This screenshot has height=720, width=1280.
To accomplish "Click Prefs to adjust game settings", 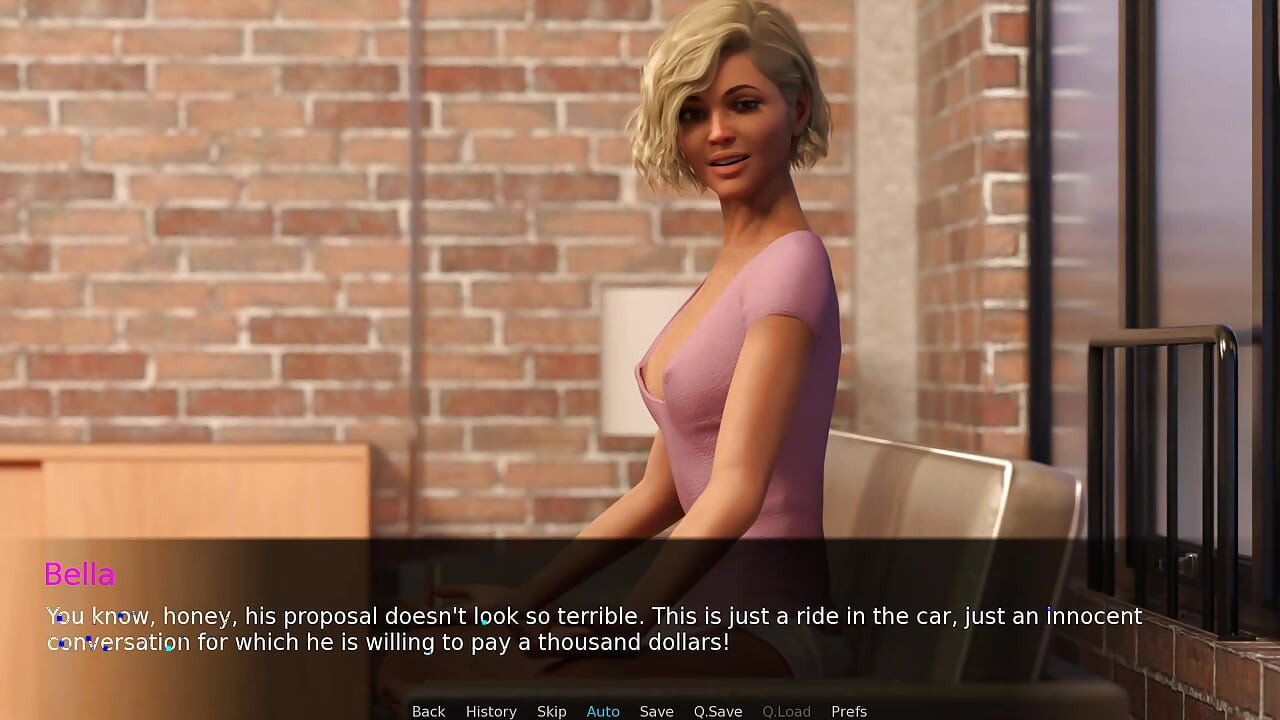I will 849,711.
